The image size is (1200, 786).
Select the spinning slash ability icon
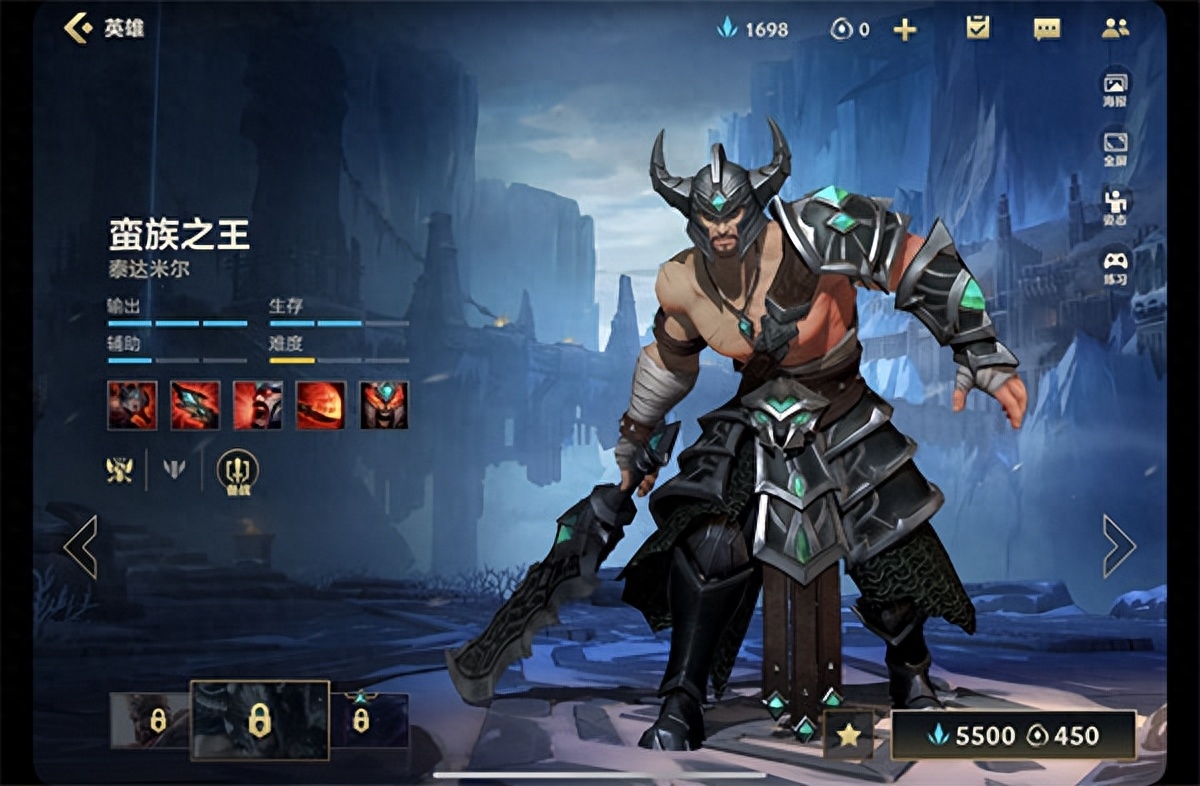click(321, 405)
